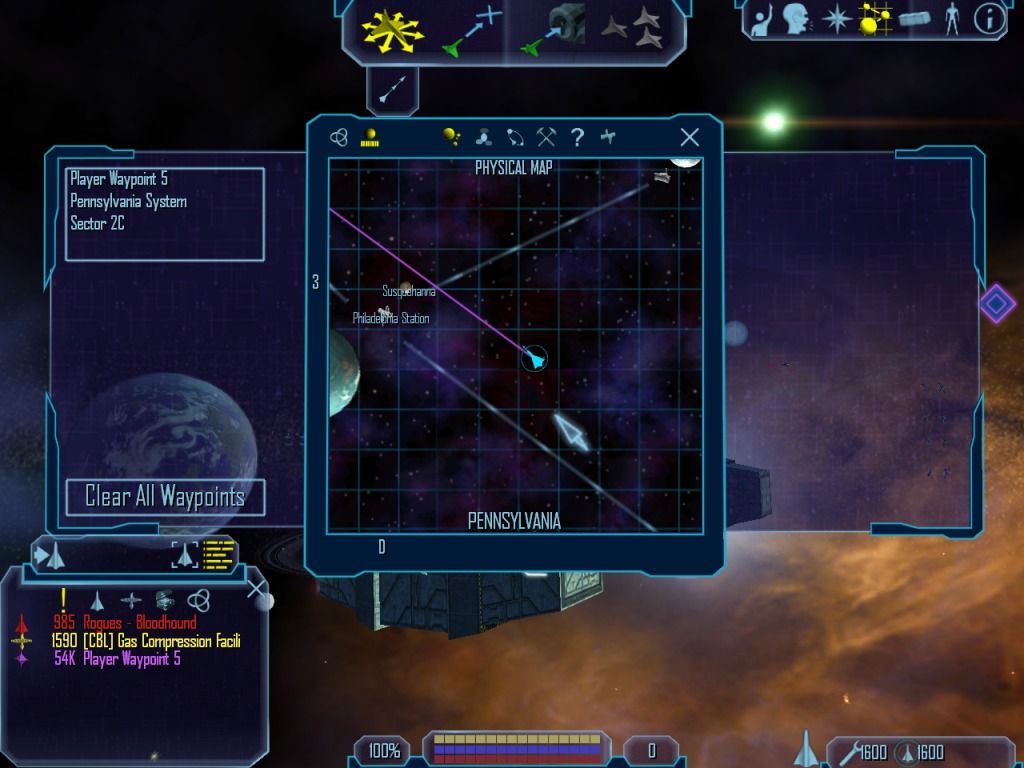This screenshot has width=1024, height=768.
Task: Open the information panel icon
Action: [988, 19]
